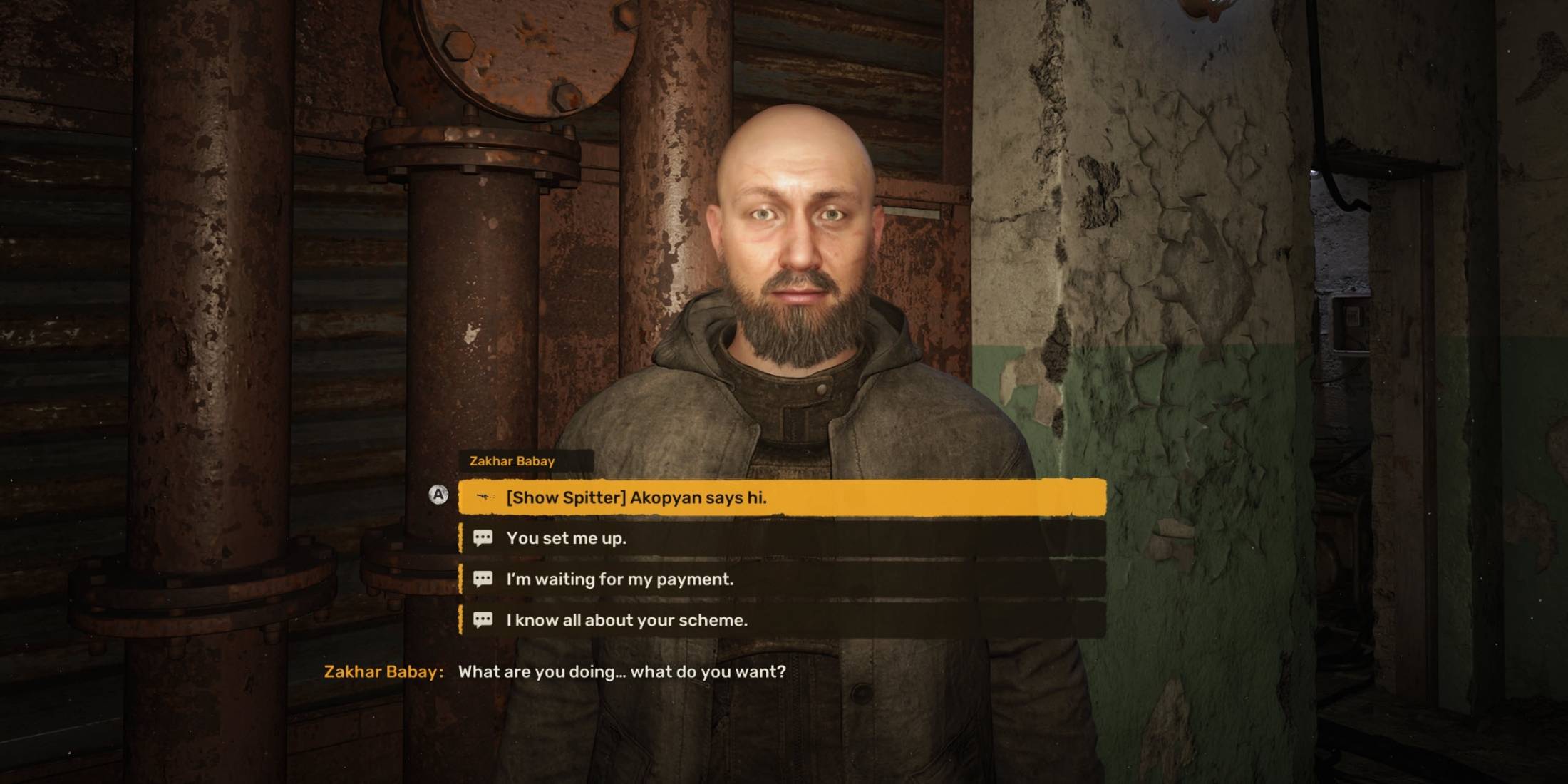
Task: Click the Zakhar Babay speaker label in subtitles
Action: point(385,669)
